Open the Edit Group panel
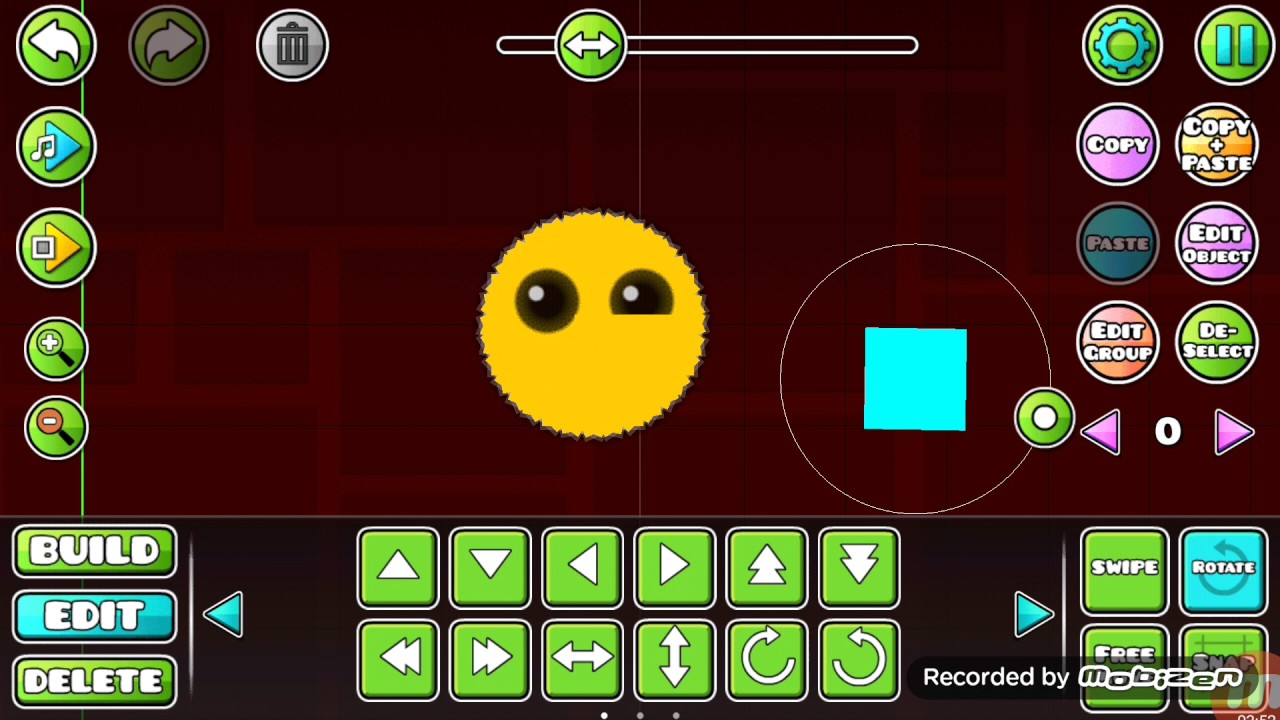This screenshot has height=720, width=1280. click(1118, 342)
